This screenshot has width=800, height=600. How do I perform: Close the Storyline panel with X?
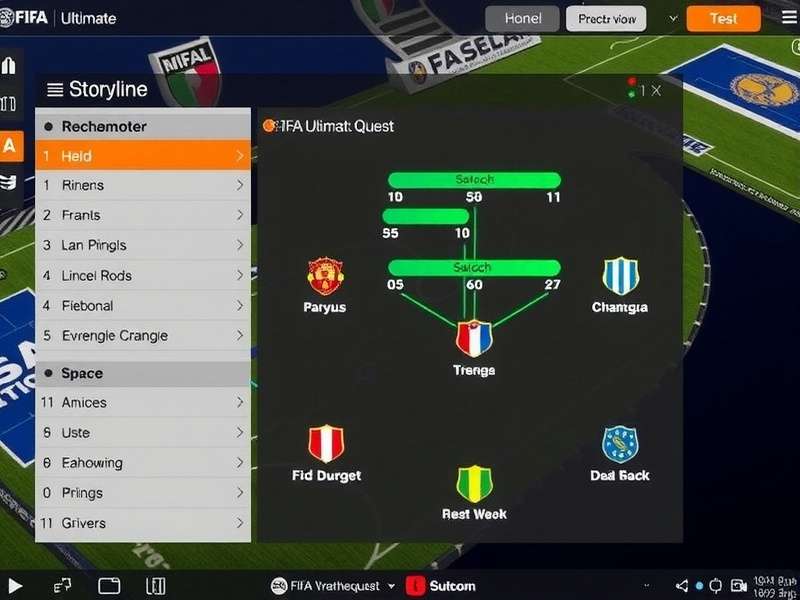click(x=656, y=90)
